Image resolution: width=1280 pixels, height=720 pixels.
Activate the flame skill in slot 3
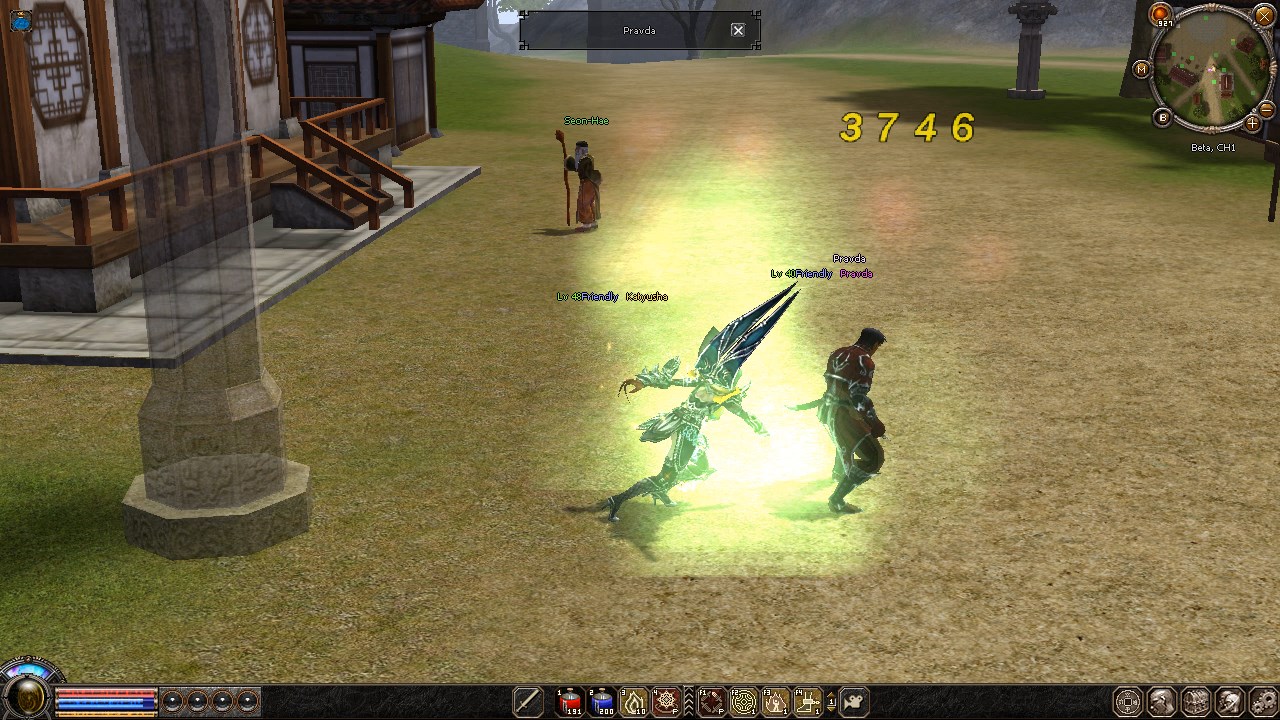click(635, 702)
